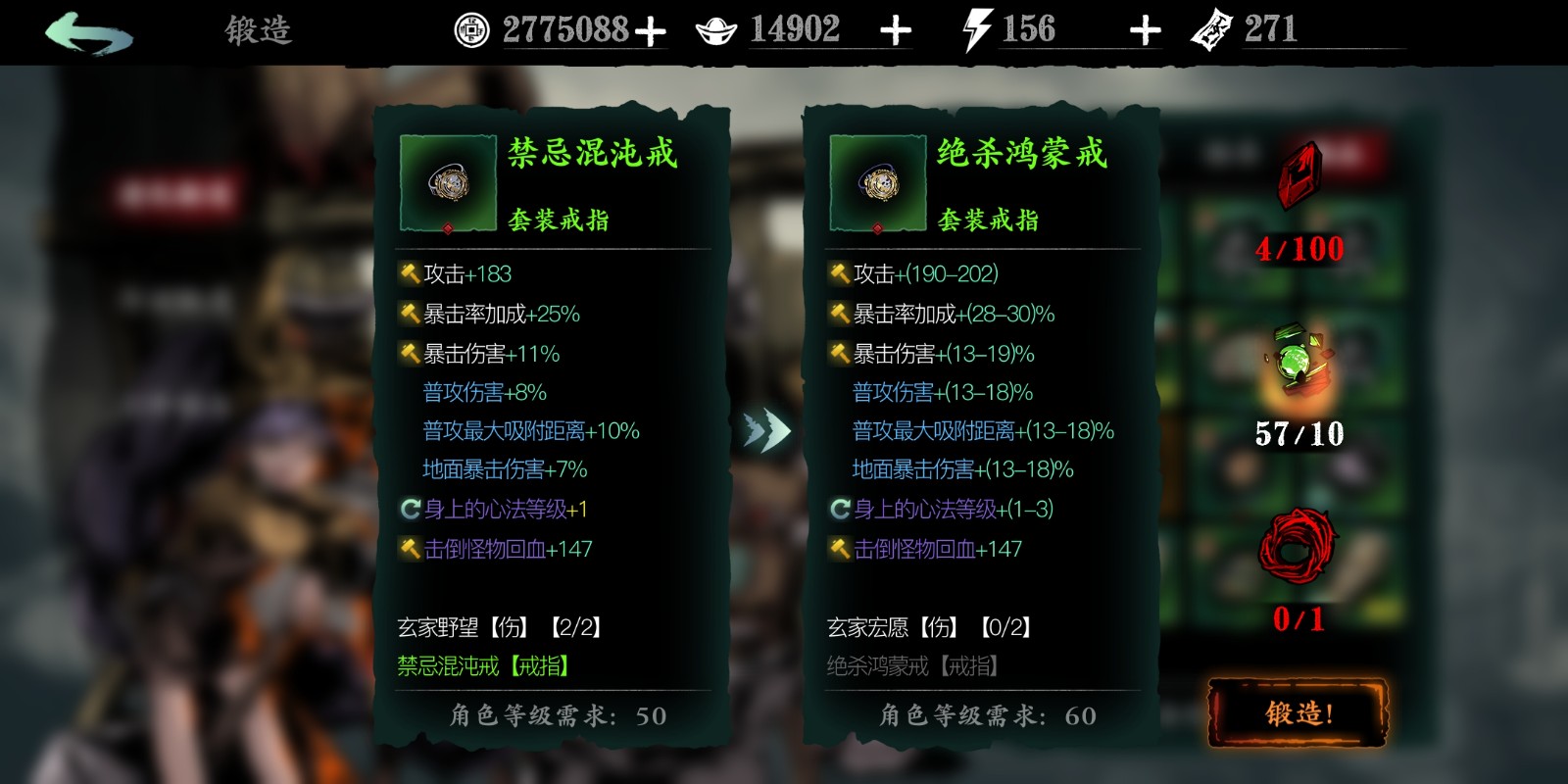This screenshot has width=1568, height=784.
Task: Open the copper coin currency icon
Action: click(473, 28)
